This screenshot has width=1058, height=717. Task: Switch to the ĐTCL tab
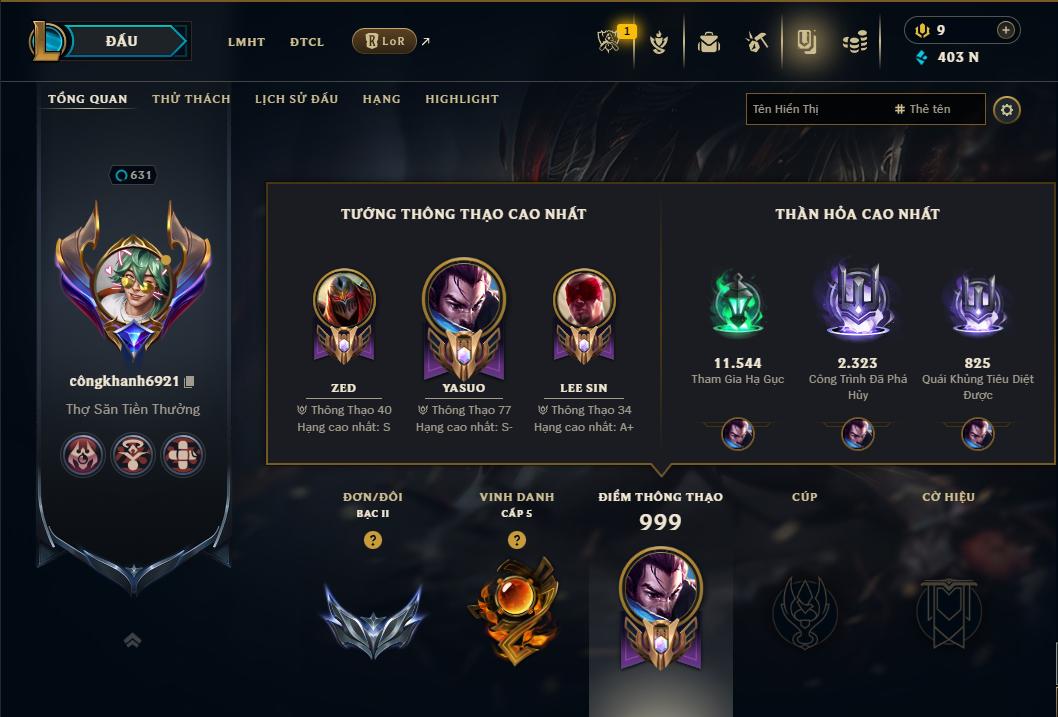(x=307, y=42)
